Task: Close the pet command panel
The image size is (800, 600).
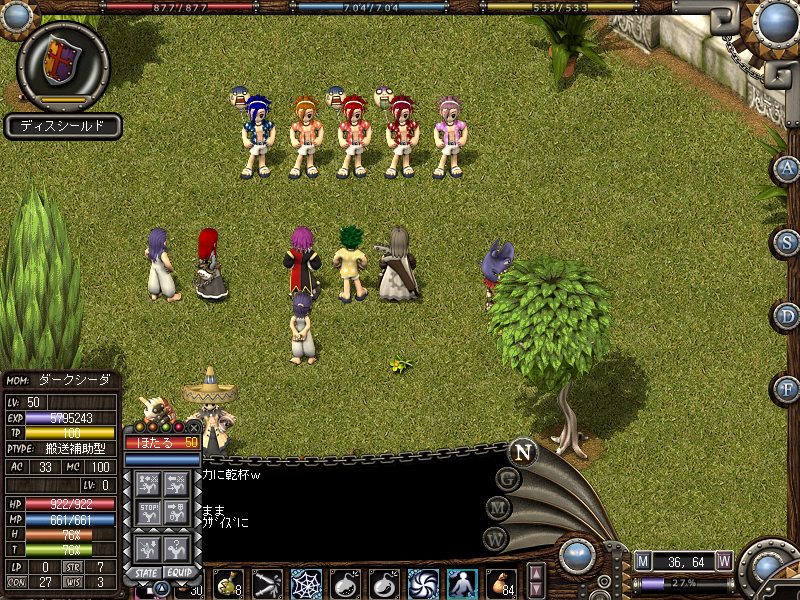Action: [x=194, y=427]
